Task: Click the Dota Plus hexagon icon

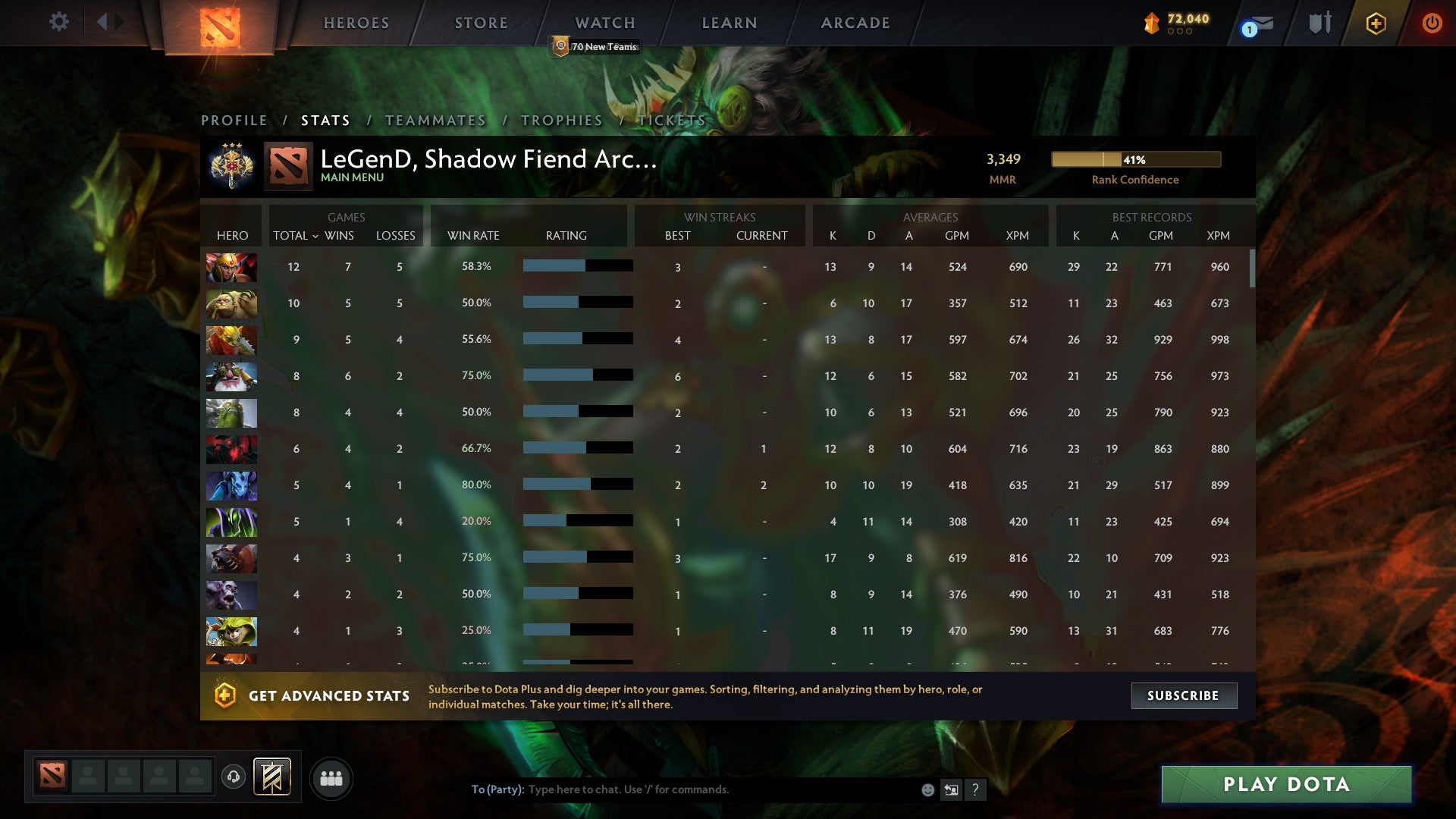Action: click(1376, 23)
